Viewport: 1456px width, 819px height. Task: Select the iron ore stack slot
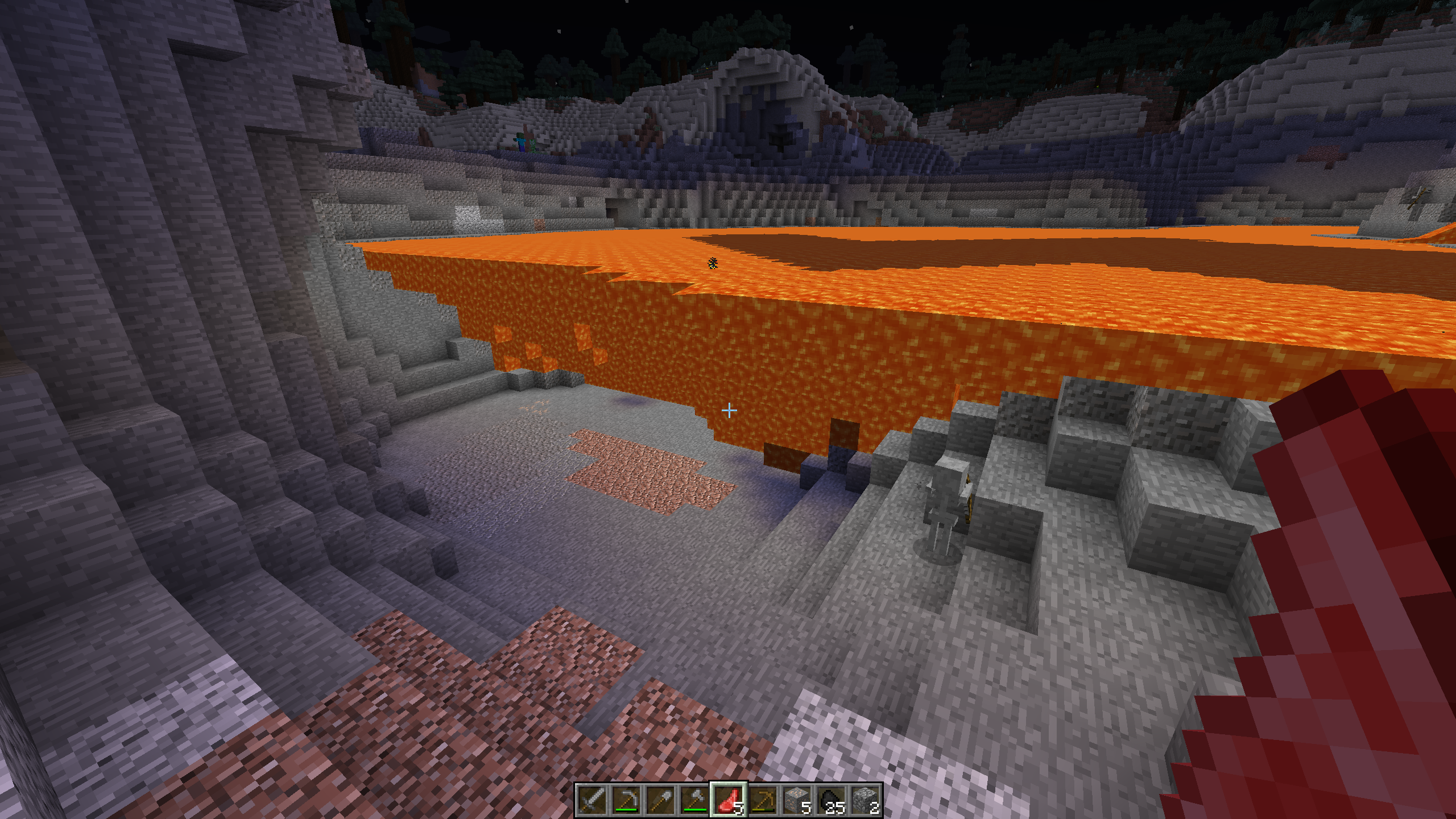797,800
